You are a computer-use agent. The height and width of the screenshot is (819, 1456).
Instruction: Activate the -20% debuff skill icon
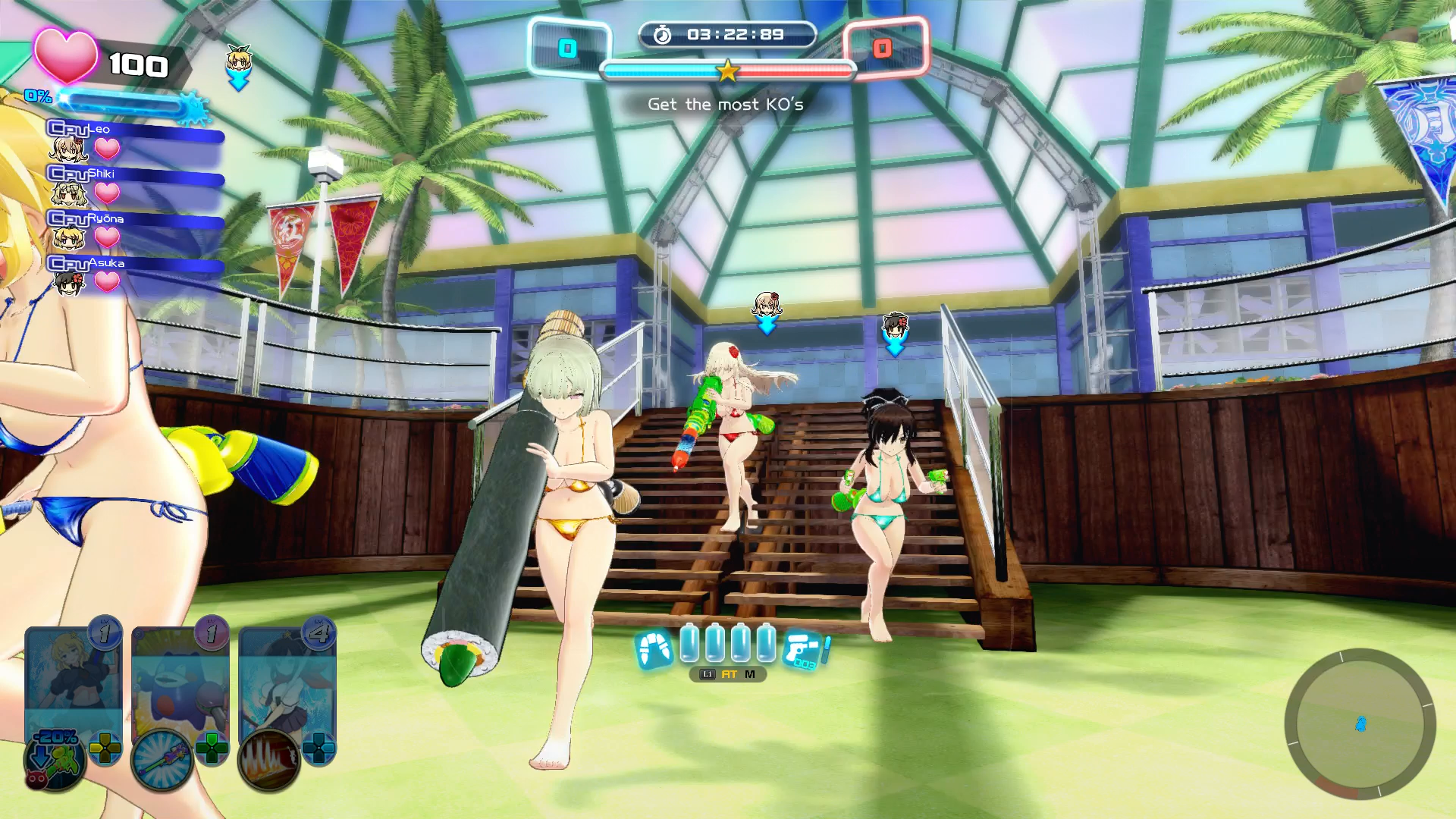pos(55,758)
